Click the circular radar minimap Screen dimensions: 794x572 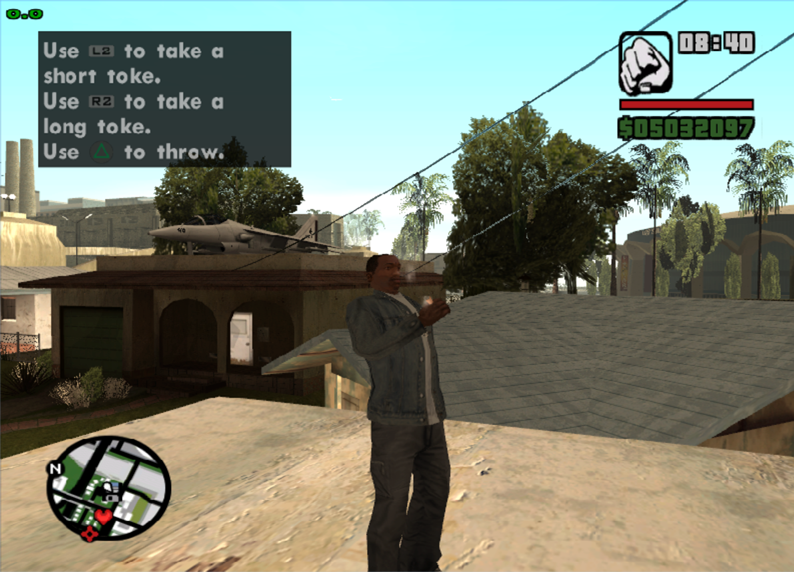coord(108,487)
